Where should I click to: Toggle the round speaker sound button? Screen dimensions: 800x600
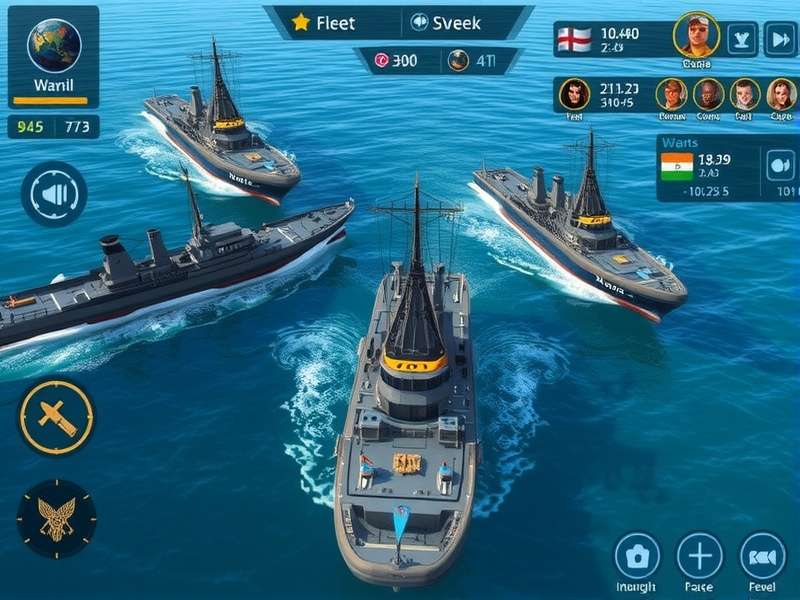53,193
